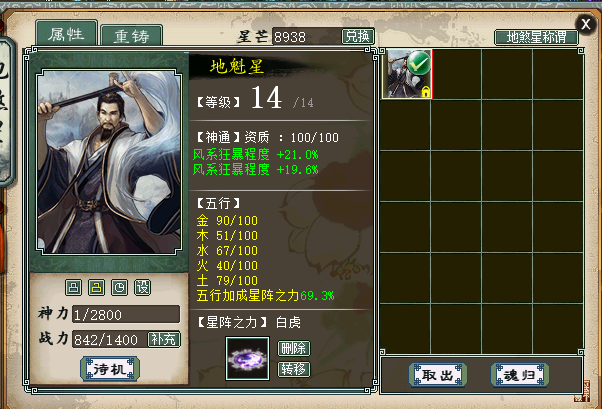602x409 pixels.
Task: Click the 取出 take out button
Action: [x=438, y=374]
